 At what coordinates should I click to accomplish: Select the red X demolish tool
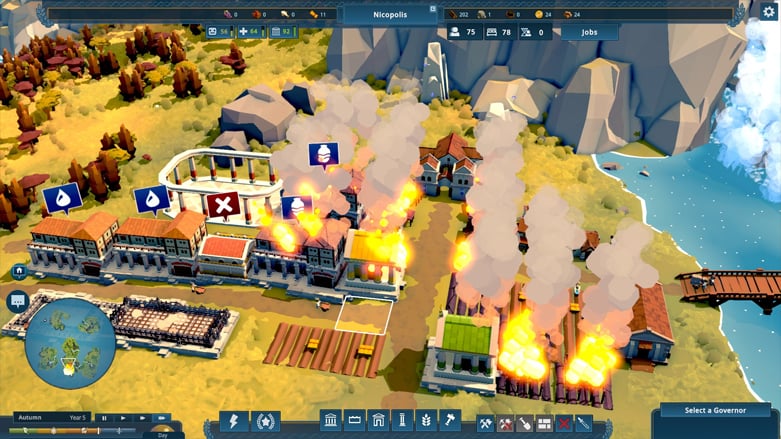(x=564, y=423)
